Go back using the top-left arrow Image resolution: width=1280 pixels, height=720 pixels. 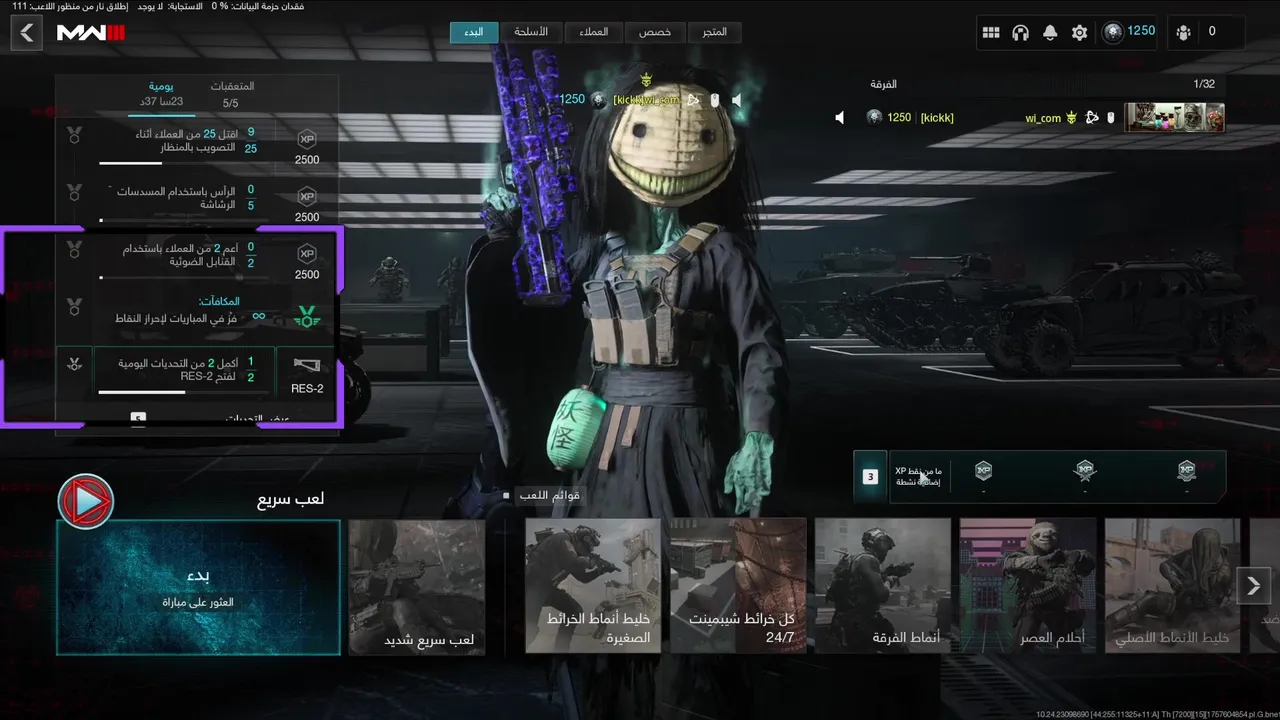point(27,33)
